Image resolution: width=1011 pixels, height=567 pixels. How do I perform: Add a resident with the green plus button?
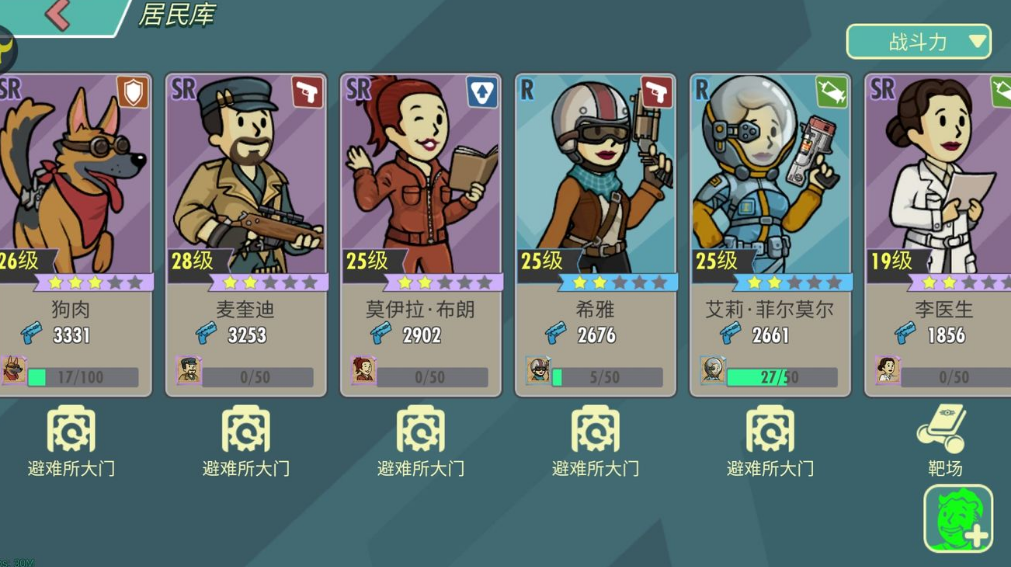click(958, 518)
